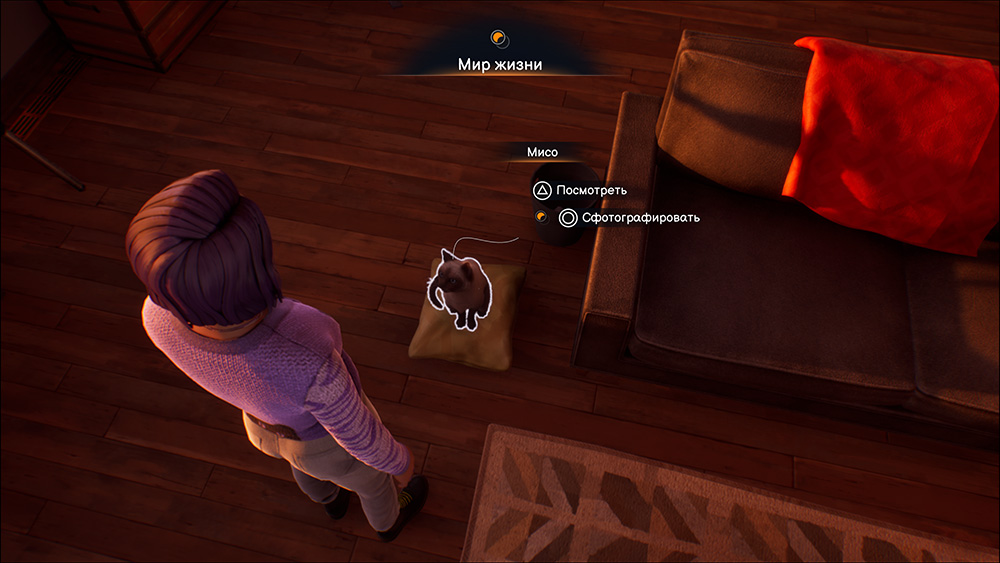Image resolution: width=1000 pixels, height=563 pixels.
Task: Choose the «Посмотреть» interaction option
Action: [584, 190]
